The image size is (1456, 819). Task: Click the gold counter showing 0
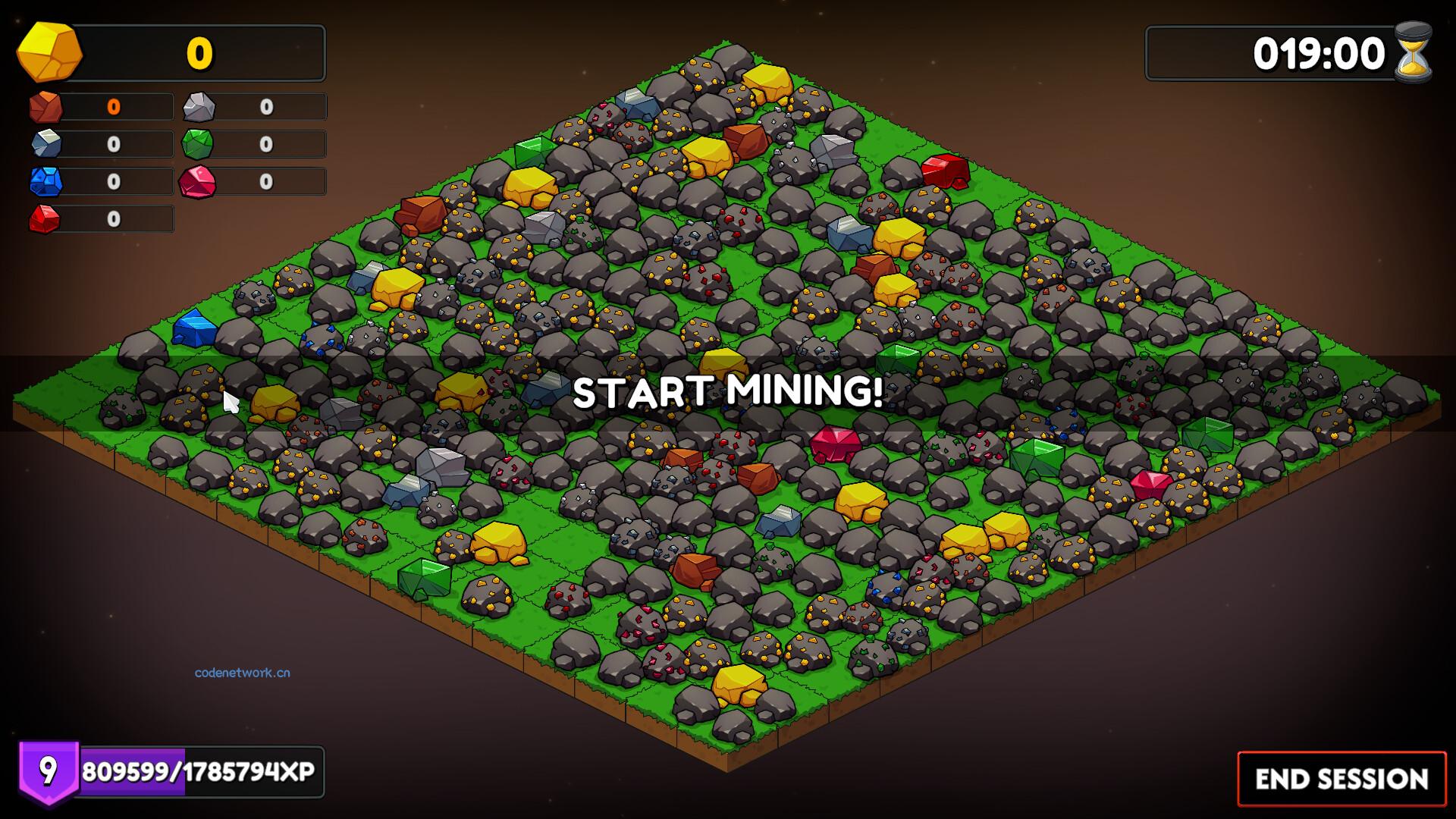199,52
